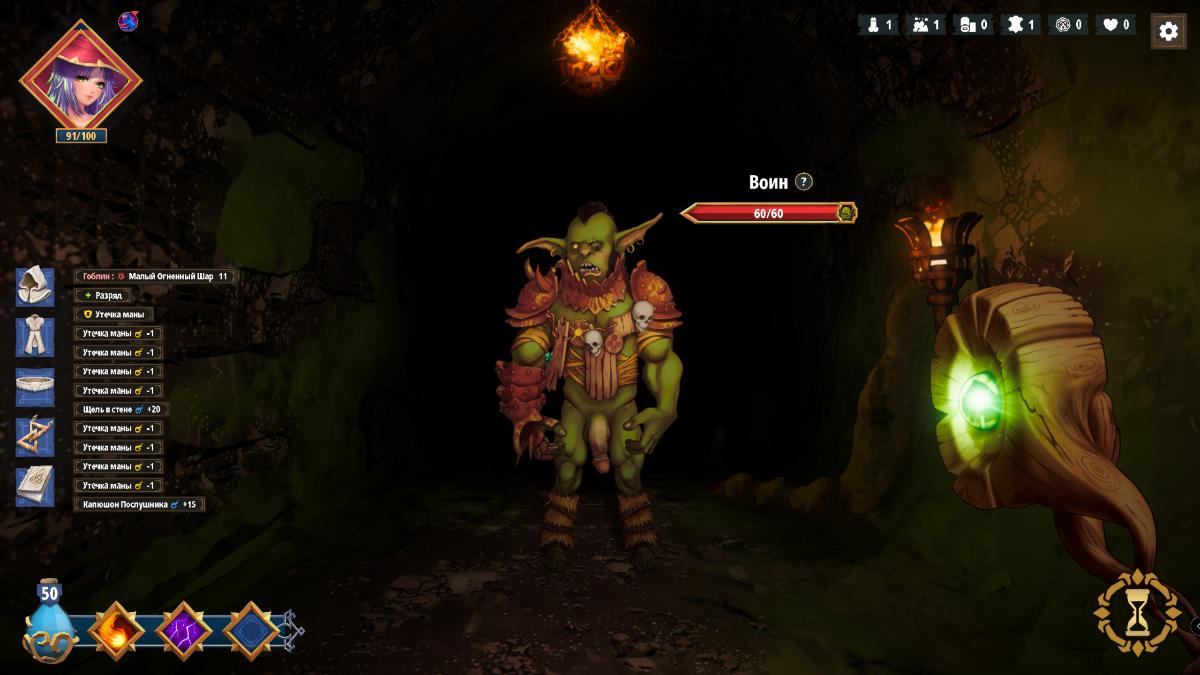Select the triangle amulet equipment slot
Viewport: 1200px width, 675px height.
(35, 437)
